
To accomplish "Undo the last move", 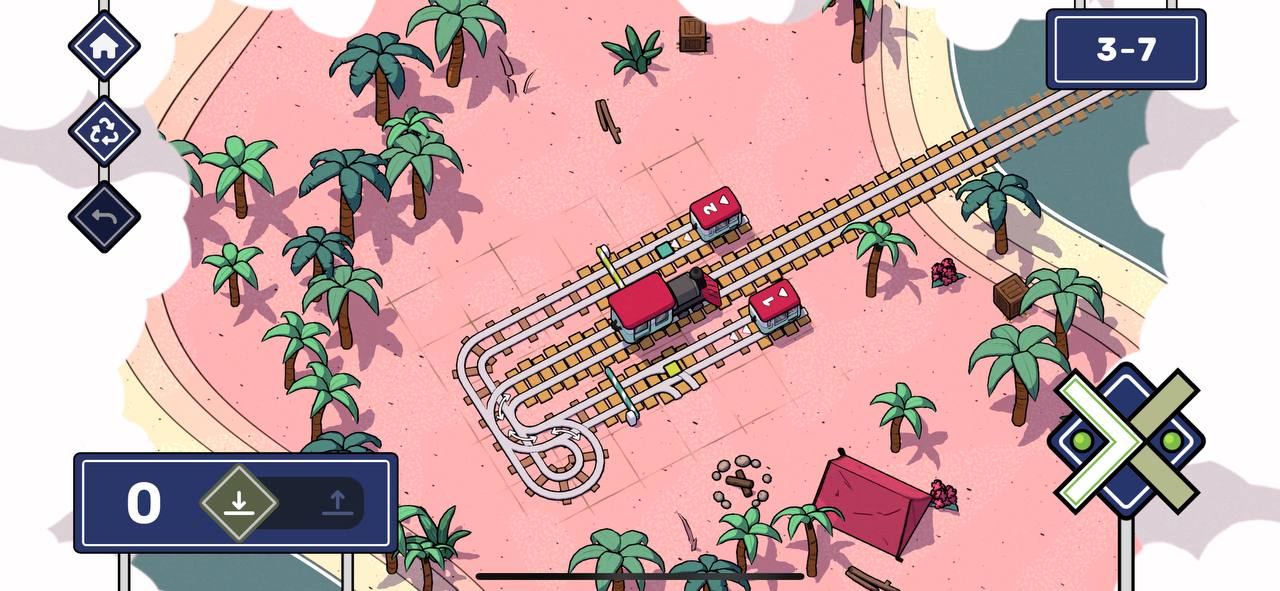I will (104, 216).
